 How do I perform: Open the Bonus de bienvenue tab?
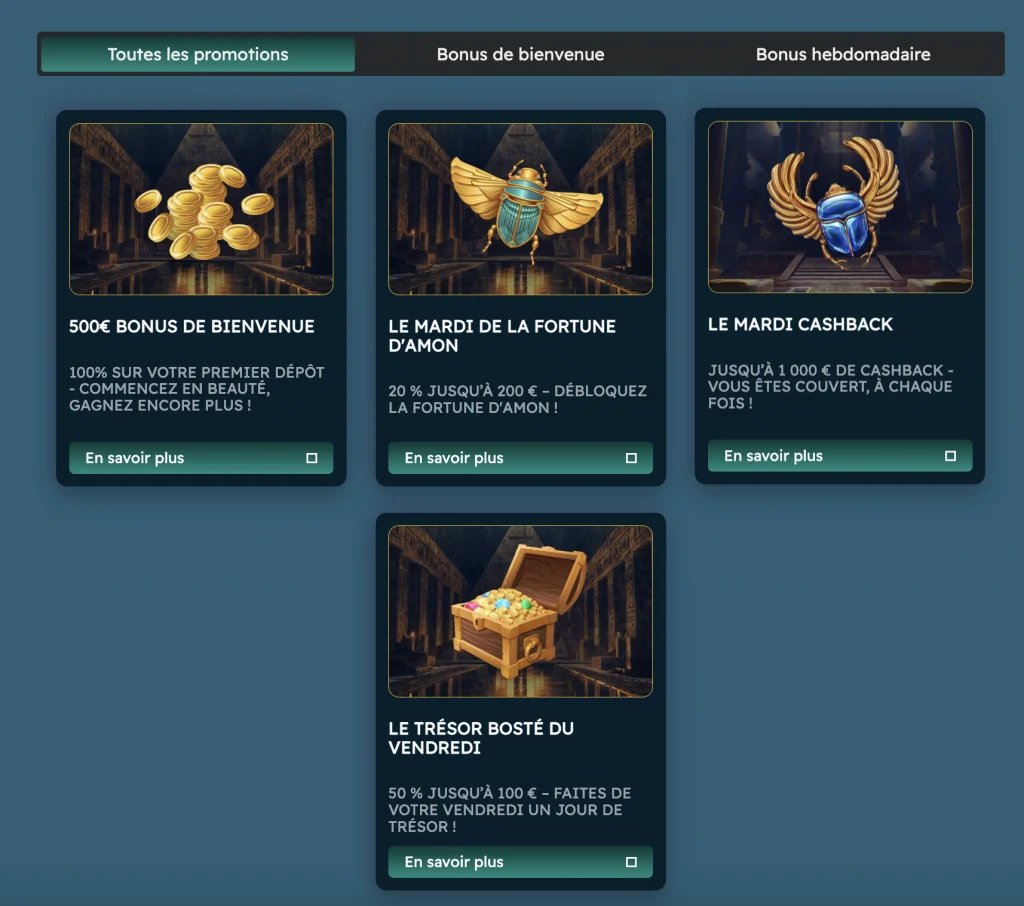520,54
